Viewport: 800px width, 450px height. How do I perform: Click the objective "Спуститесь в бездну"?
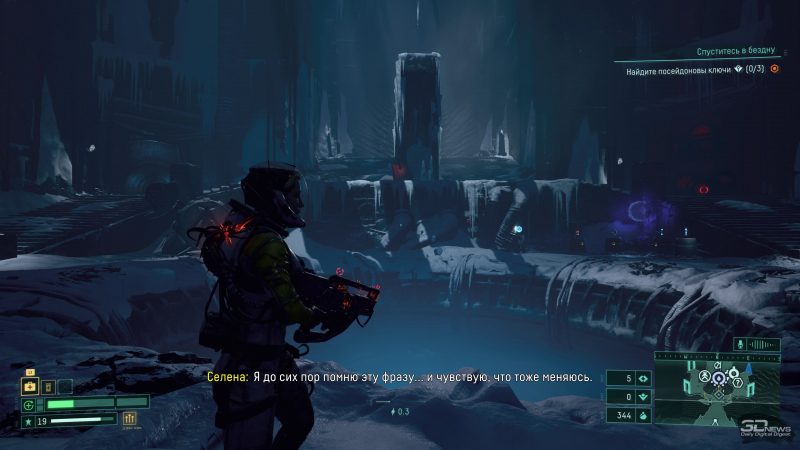738,51
